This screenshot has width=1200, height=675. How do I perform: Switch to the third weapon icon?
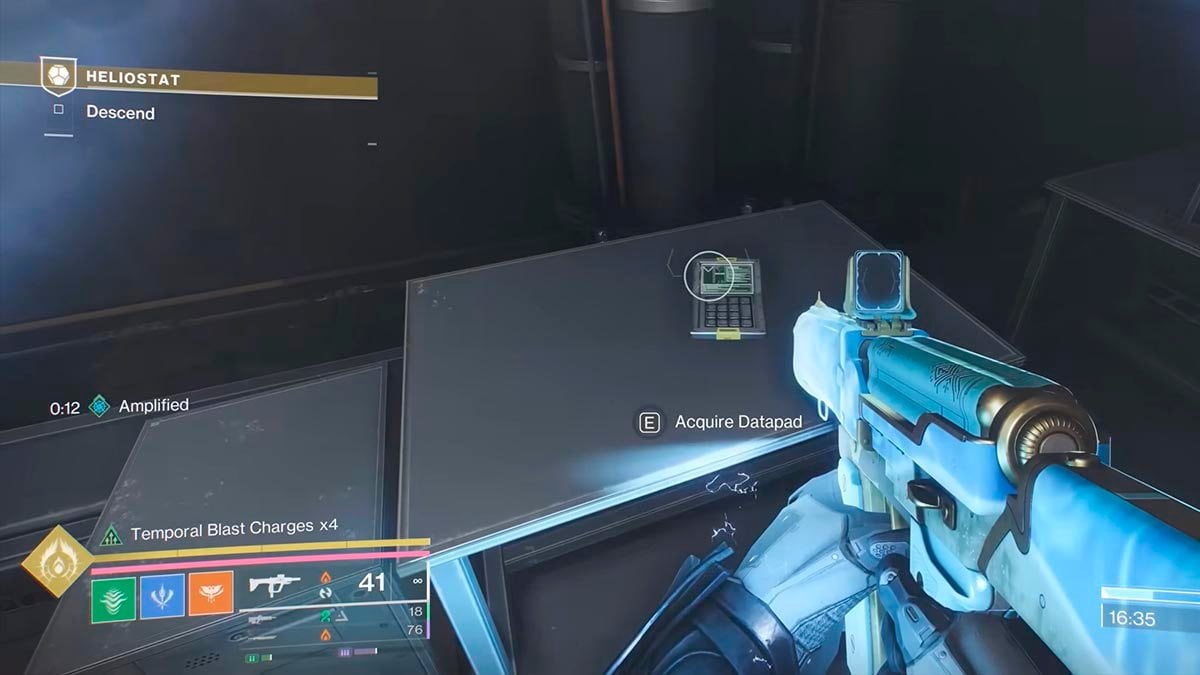262,636
